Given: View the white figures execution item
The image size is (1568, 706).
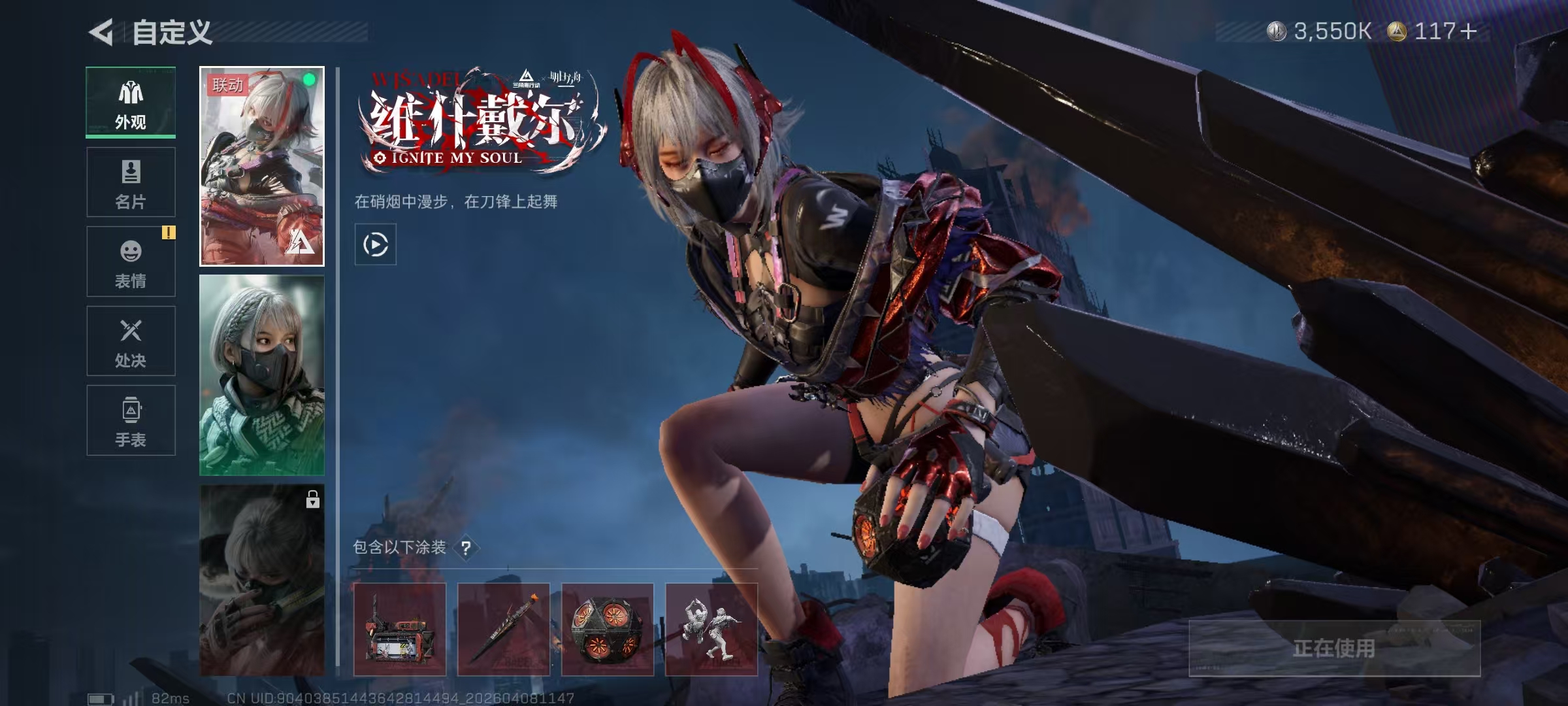Looking at the screenshot, I should (x=711, y=630).
